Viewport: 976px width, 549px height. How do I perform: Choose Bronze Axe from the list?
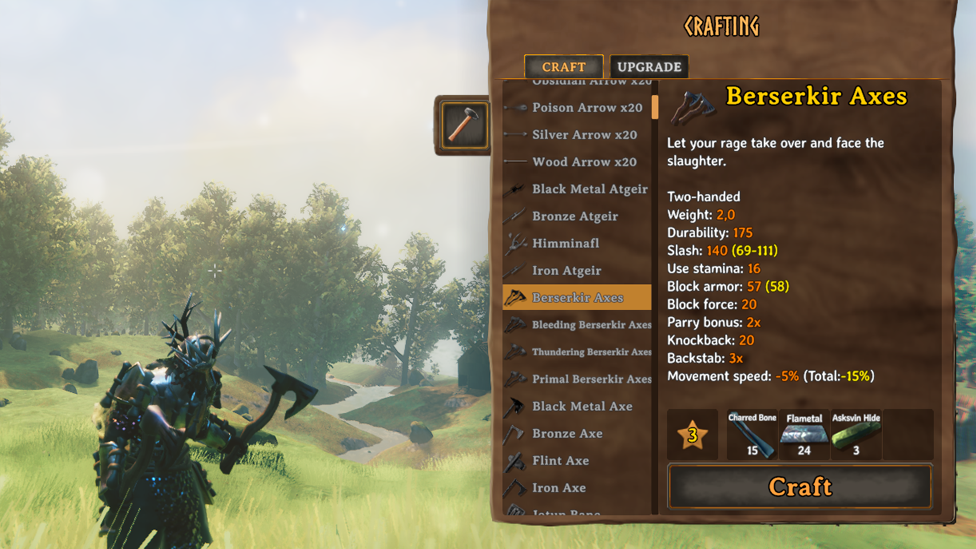click(566, 433)
